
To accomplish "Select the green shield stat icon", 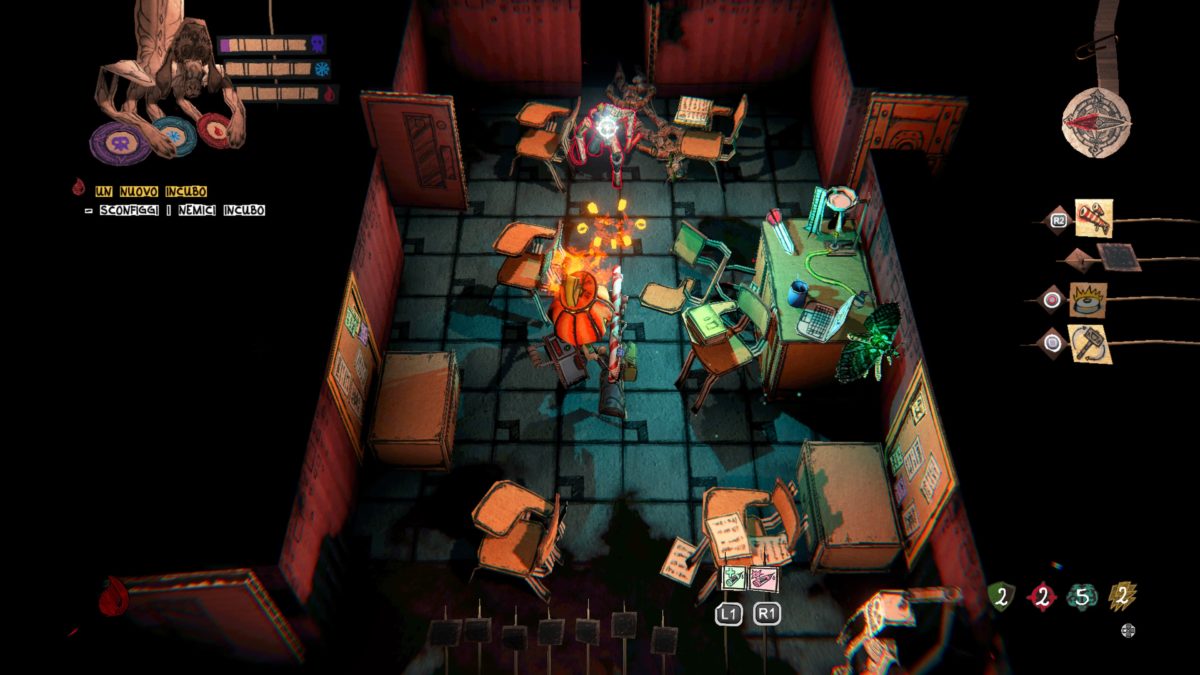I will pos(1001,597).
